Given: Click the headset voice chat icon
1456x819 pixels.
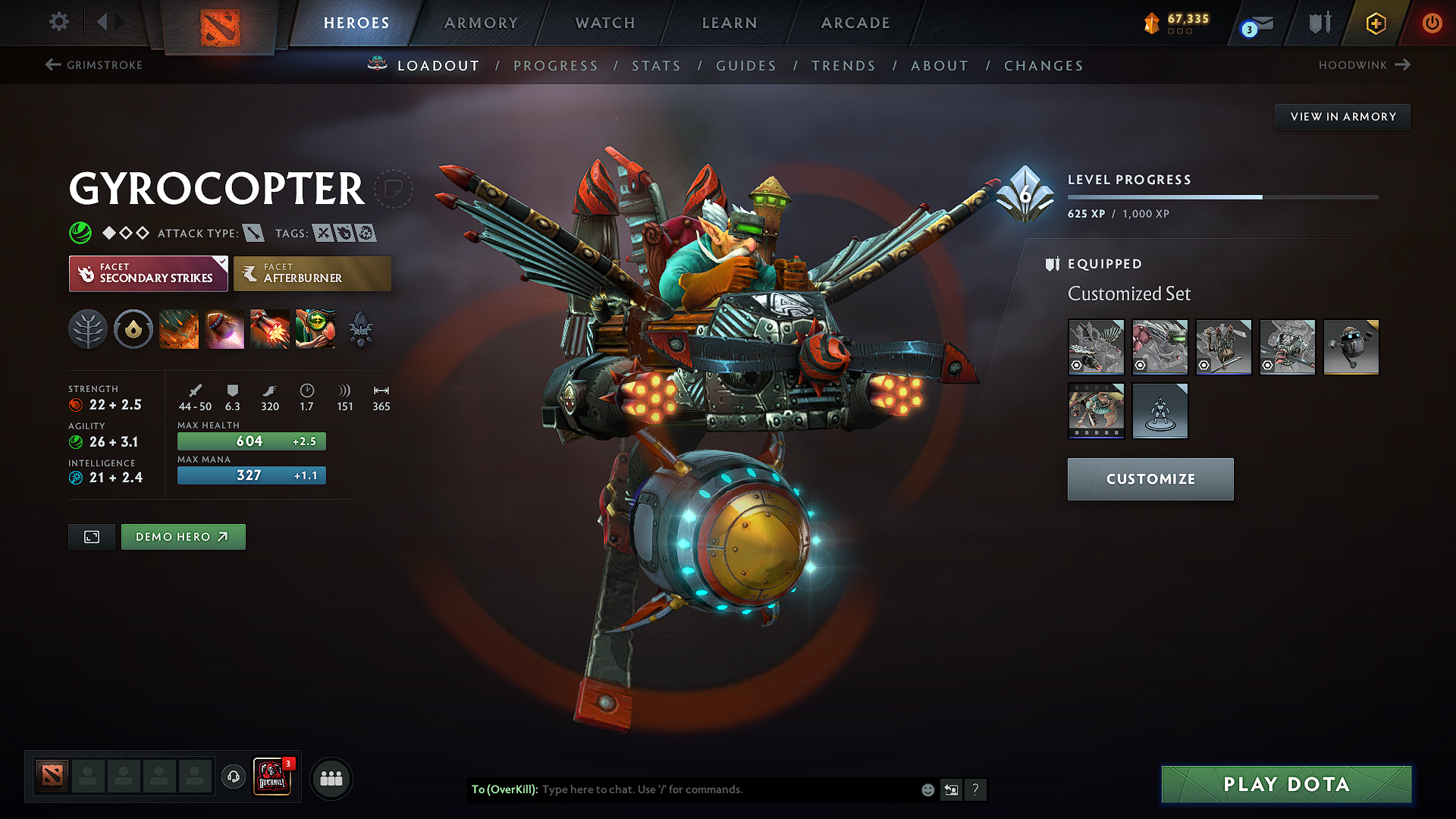Looking at the screenshot, I should coord(233,778).
